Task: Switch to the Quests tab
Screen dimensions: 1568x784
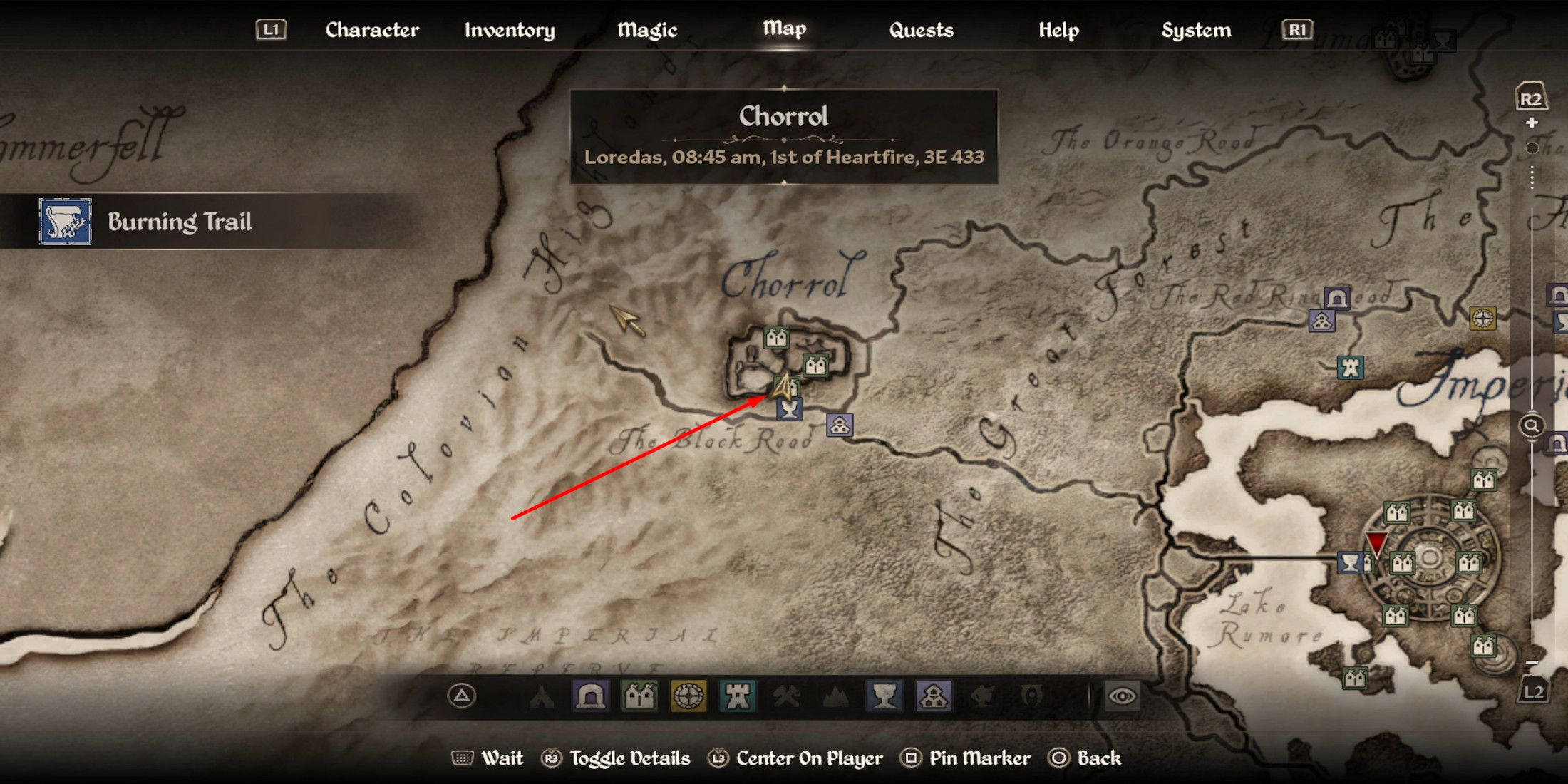Action: pyautogui.click(x=922, y=30)
